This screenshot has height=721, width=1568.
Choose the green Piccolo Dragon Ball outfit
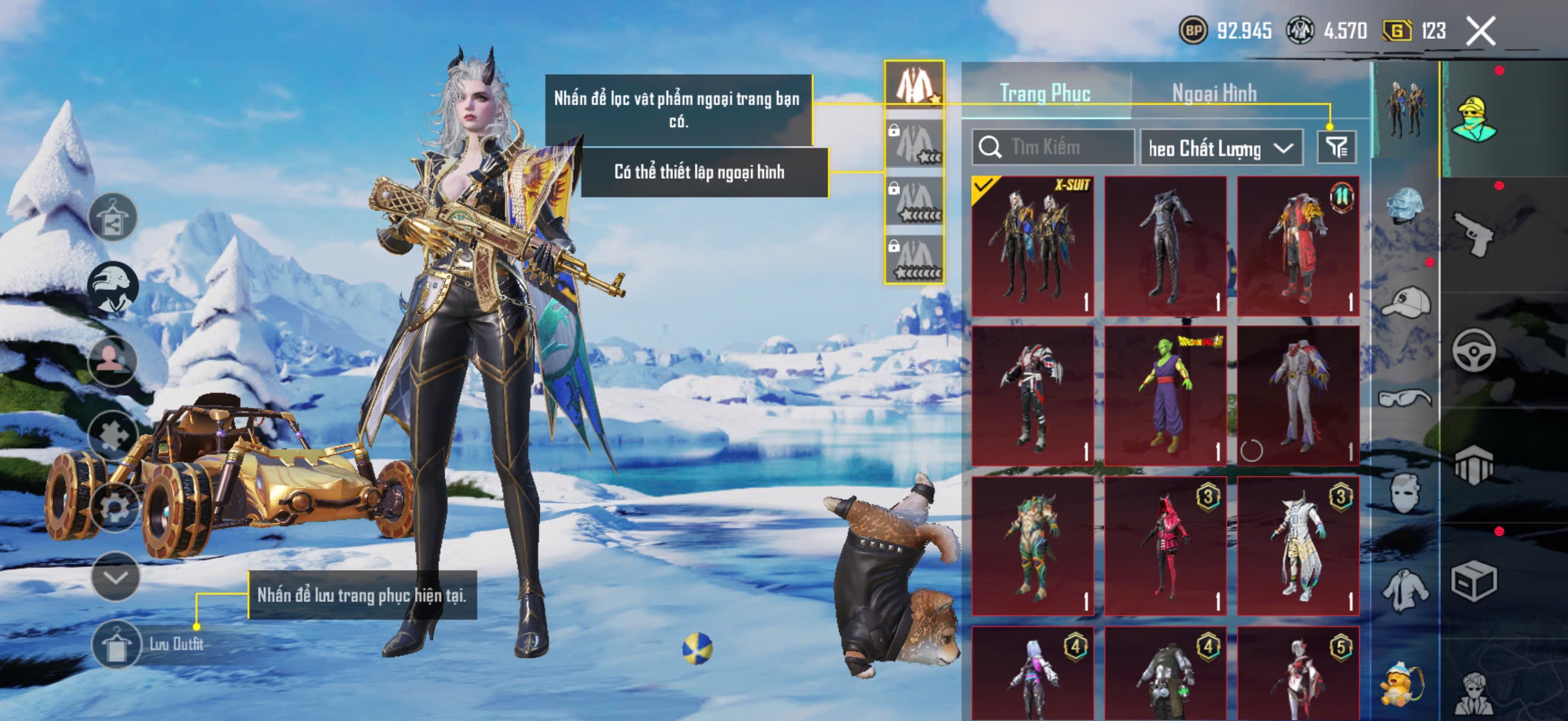[1165, 396]
